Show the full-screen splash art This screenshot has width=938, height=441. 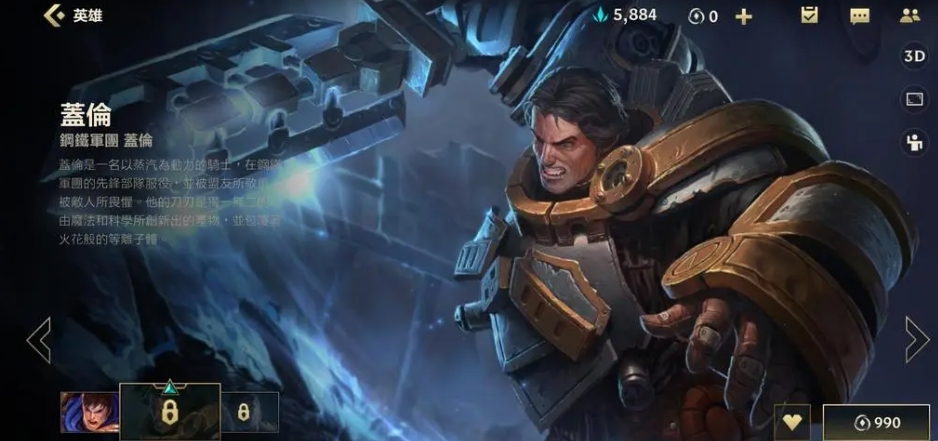(x=913, y=99)
